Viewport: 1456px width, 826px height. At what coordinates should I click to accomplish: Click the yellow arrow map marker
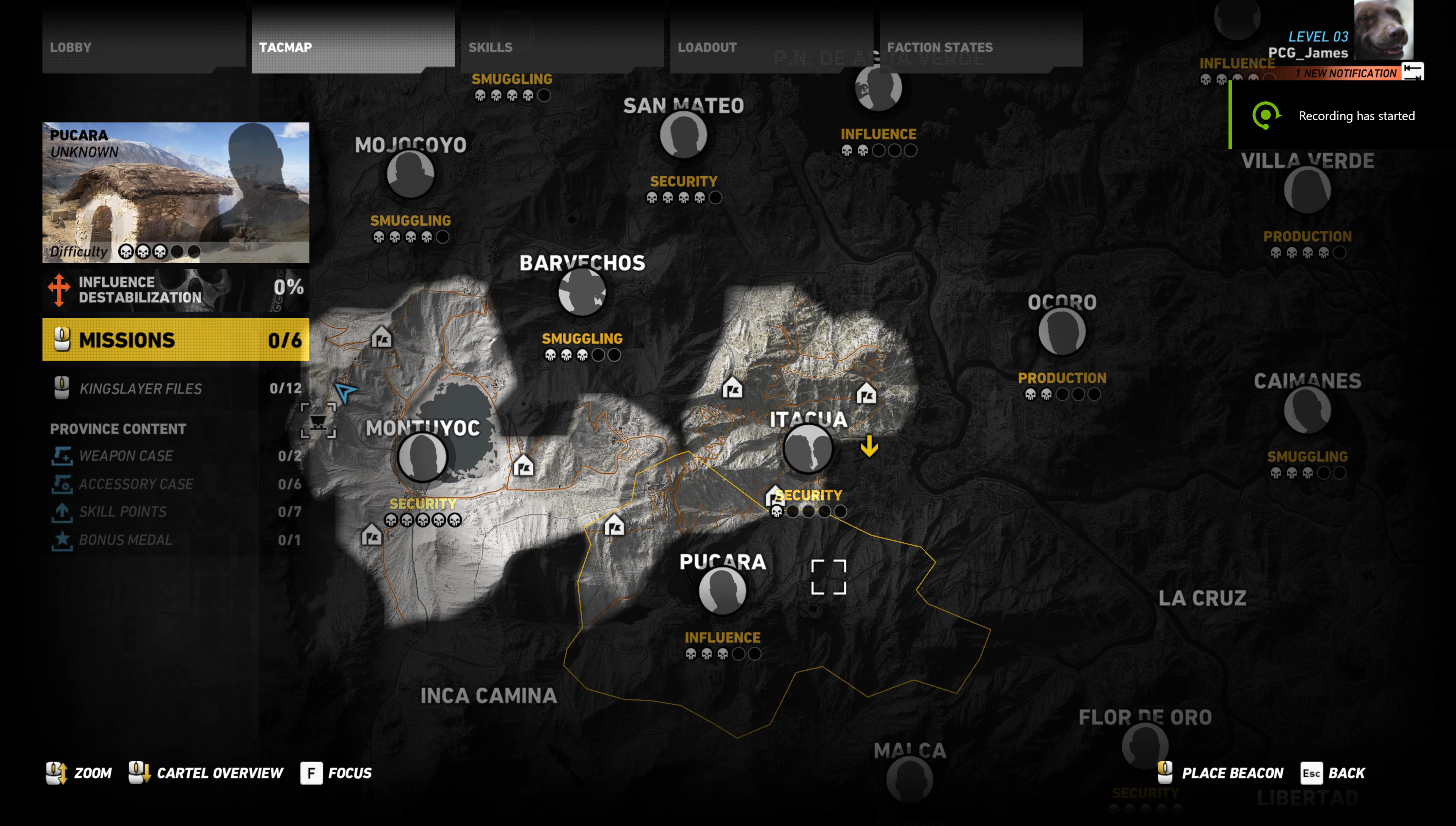click(x=869, y=446)
